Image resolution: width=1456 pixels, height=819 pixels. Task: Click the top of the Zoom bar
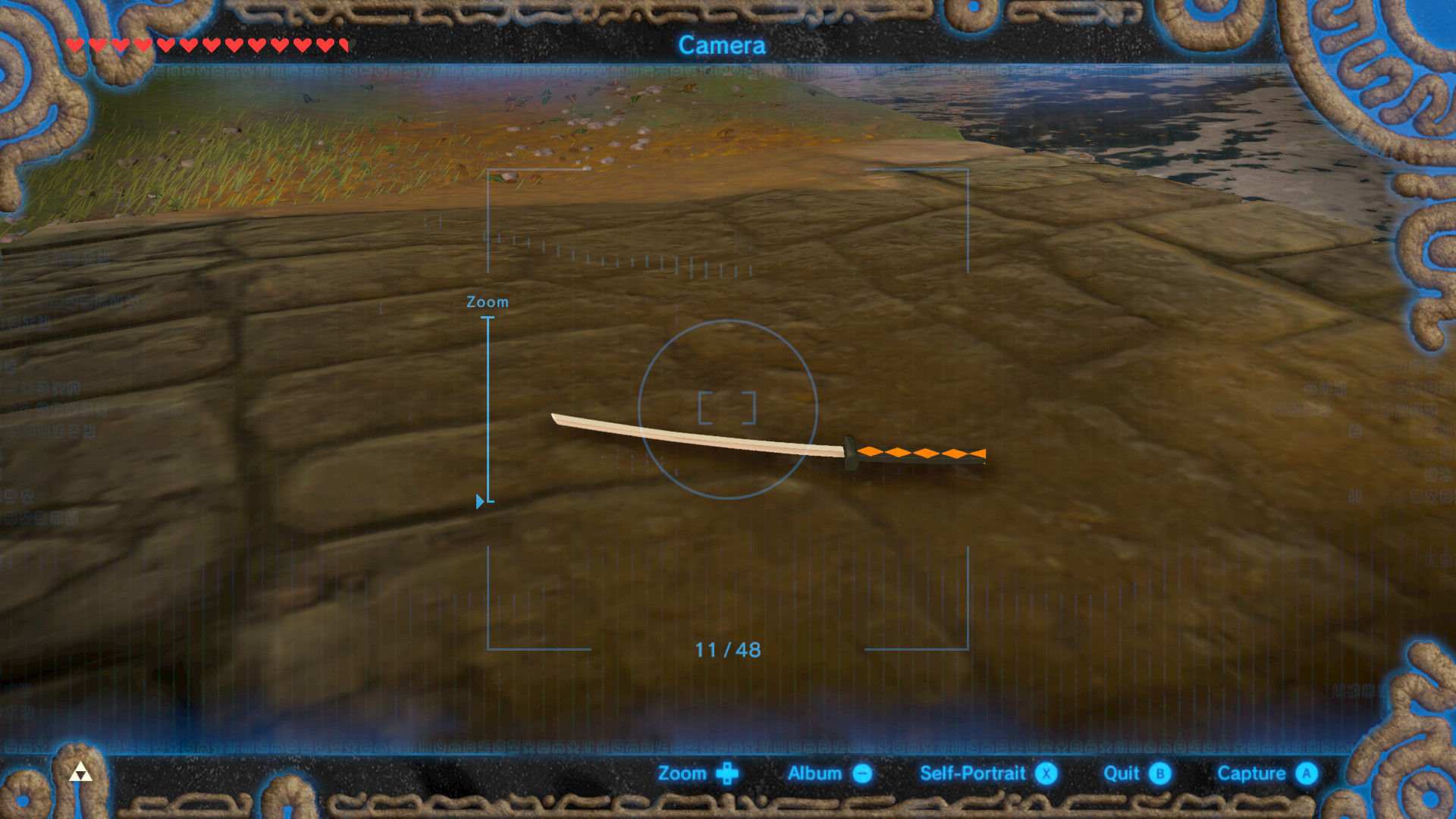(486, 318)
